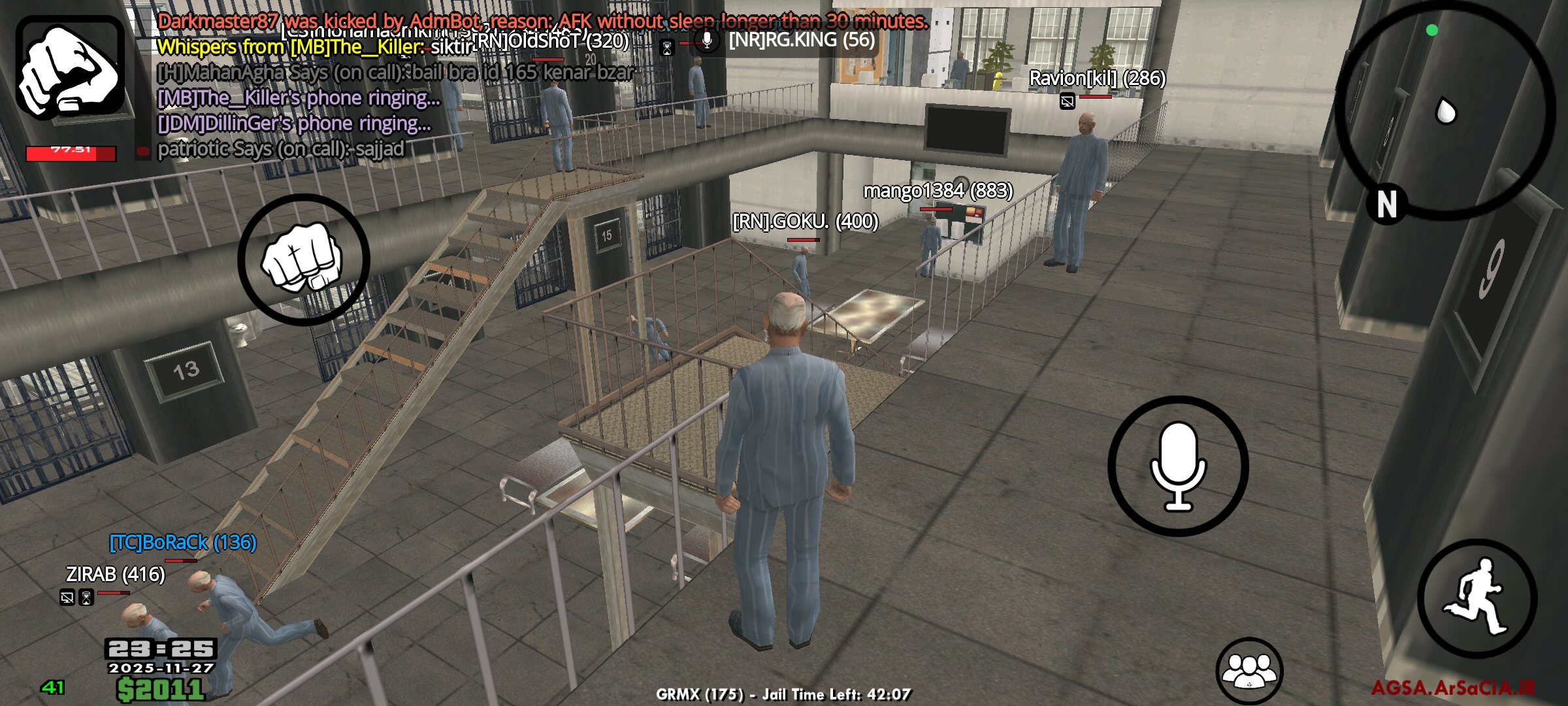The height and width of the screenshot is (706, 1568).
Task: Open the circular radar minimap
Action: (1445, 110)
